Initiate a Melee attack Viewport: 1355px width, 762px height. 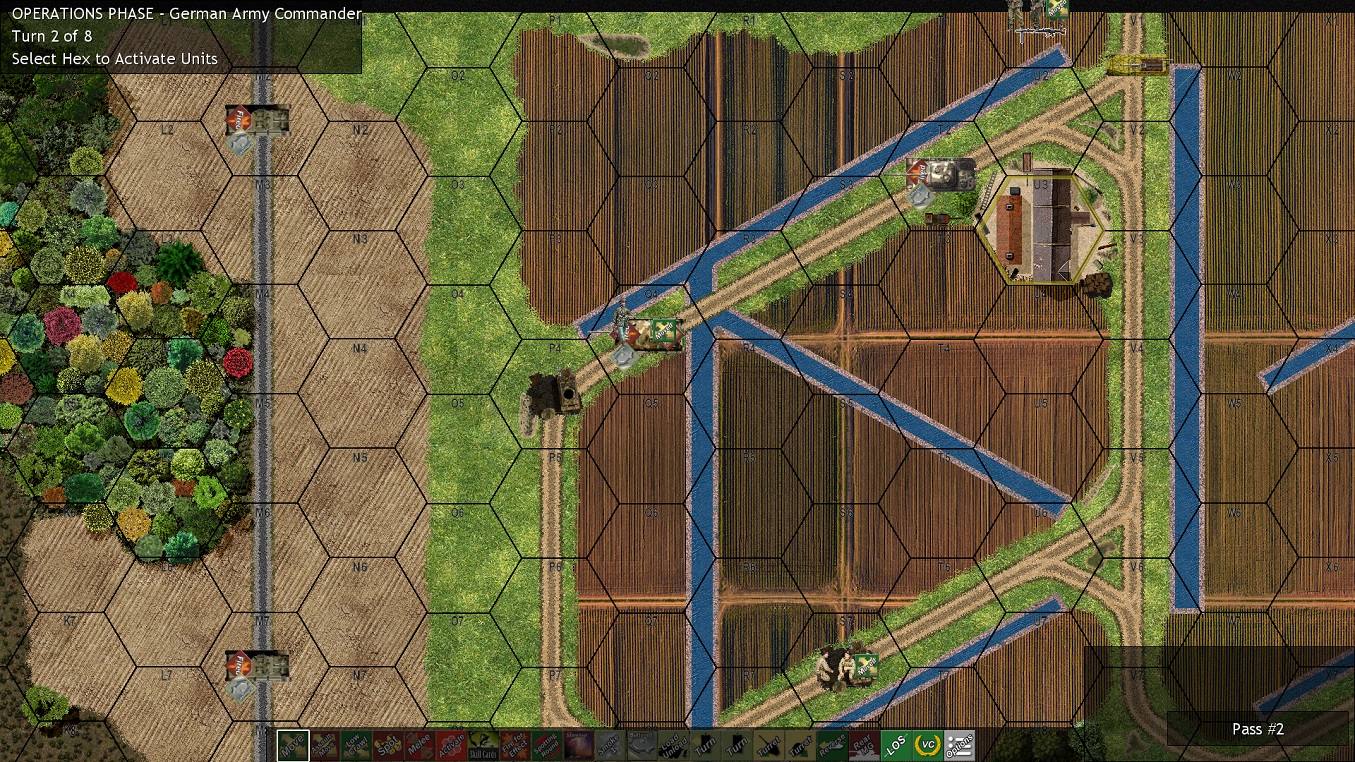pyautogui.click(x=418, y=745)
